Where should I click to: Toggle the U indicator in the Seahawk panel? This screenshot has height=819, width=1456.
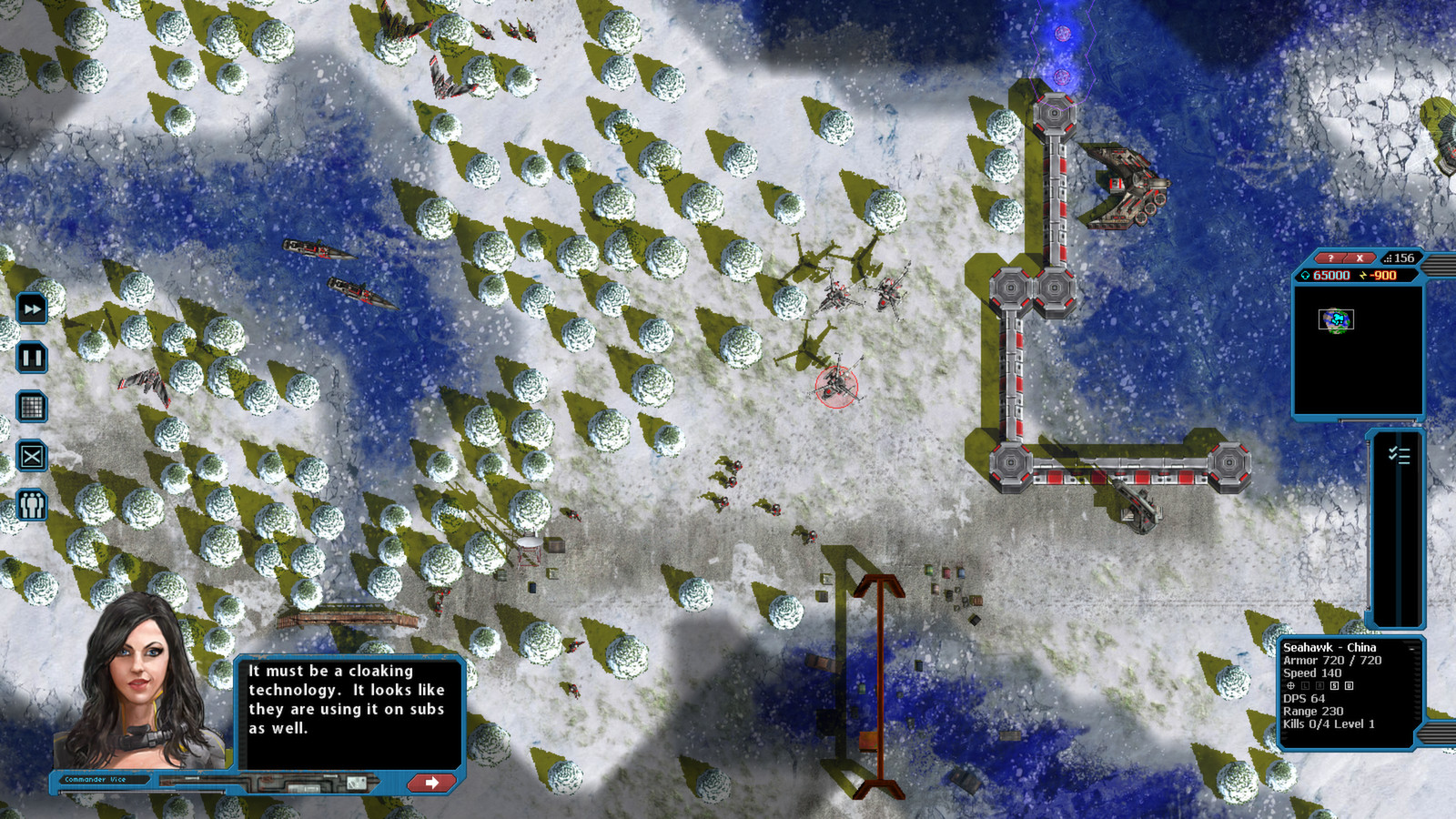(1349, 685)
